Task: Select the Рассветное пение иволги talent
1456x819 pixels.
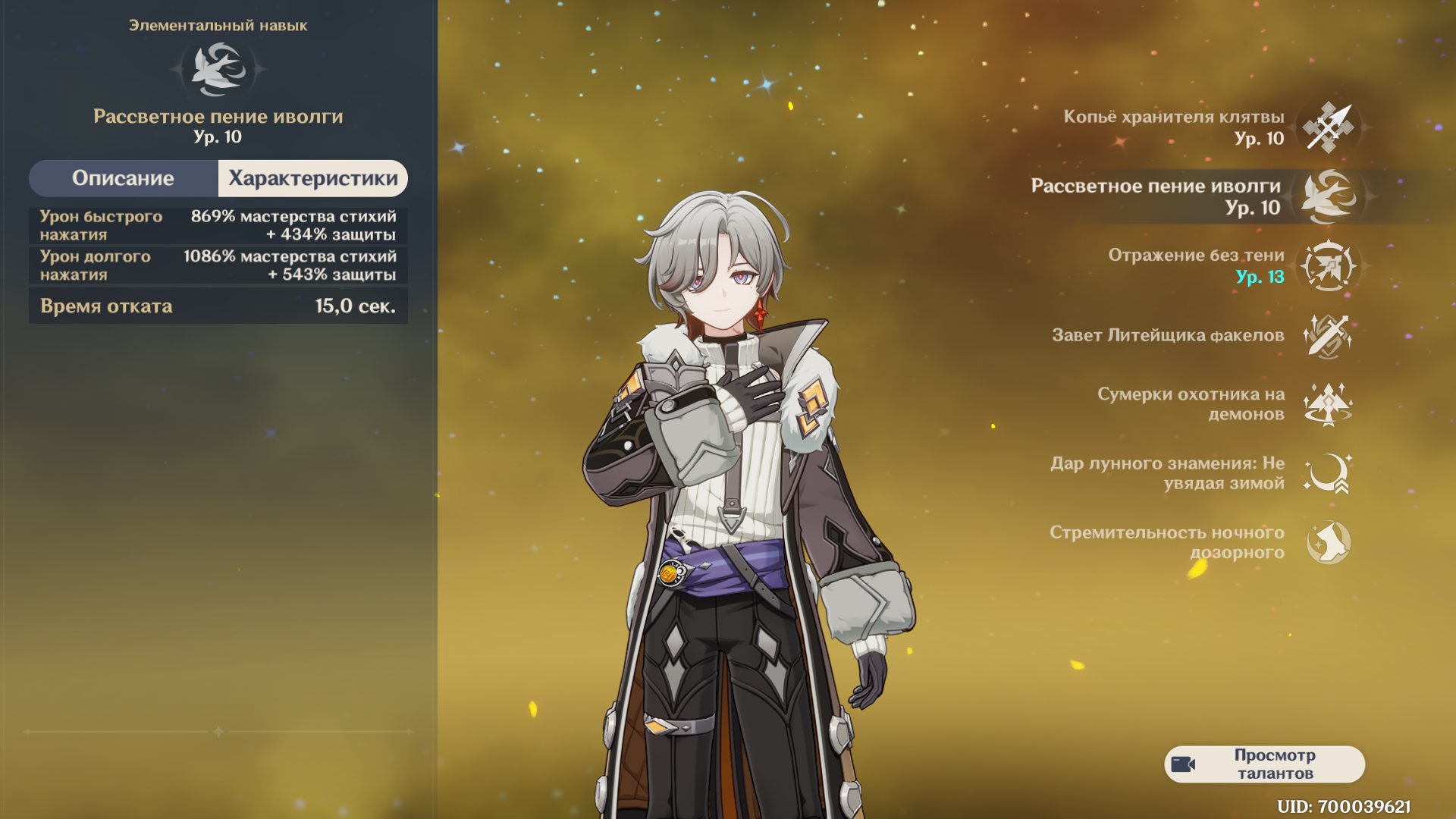Action: pyautogui.click(x=1328, y=196)
